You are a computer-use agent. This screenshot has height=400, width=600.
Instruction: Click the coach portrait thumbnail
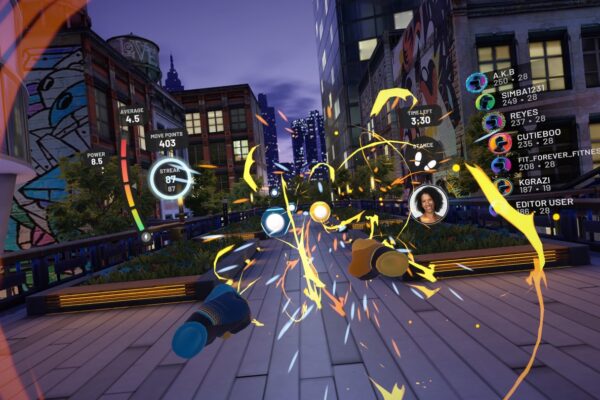[x=428, y=203]
